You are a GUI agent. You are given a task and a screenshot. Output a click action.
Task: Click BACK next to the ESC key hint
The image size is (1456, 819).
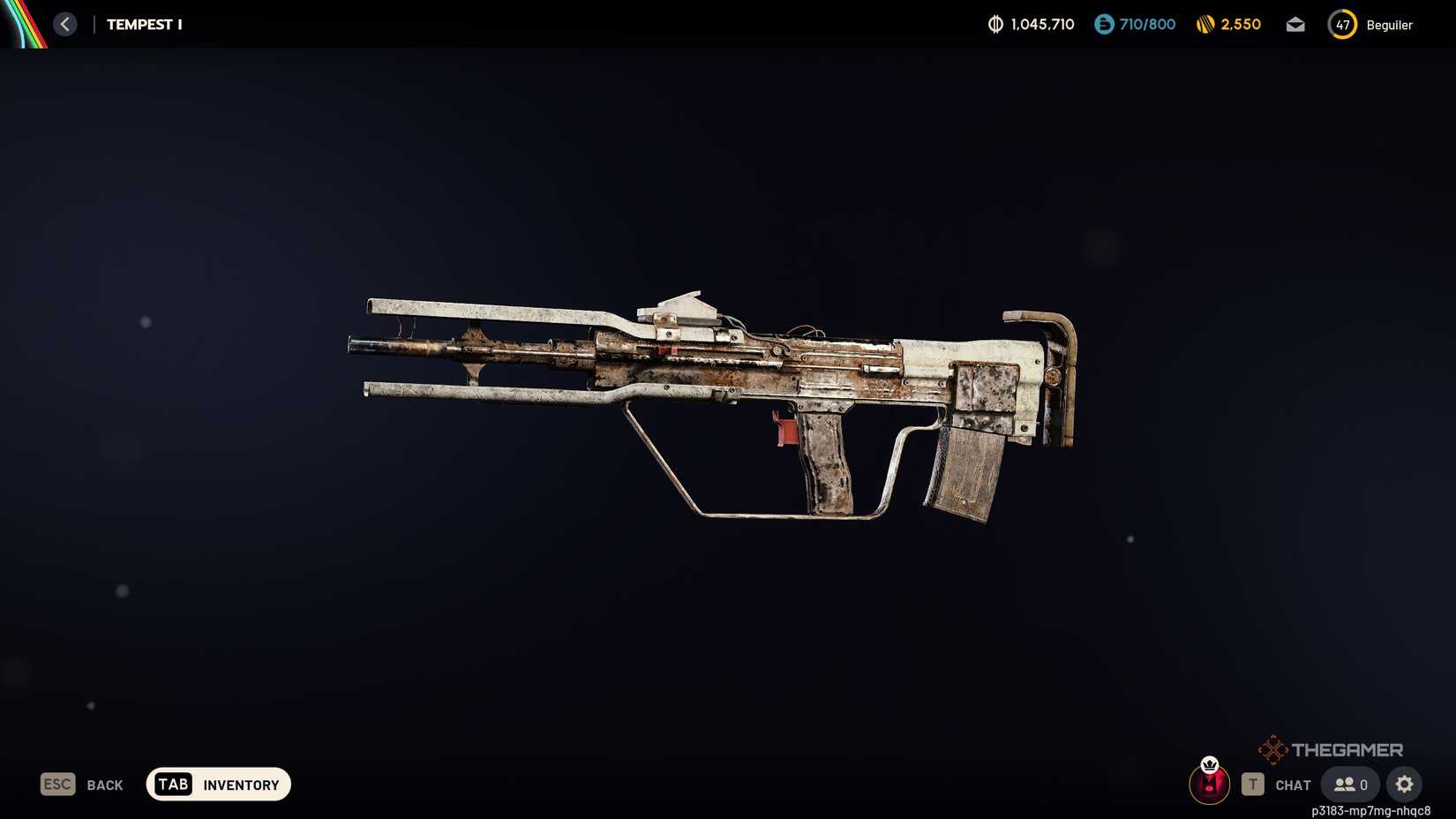pyautogui.click(x=104, y=784)
